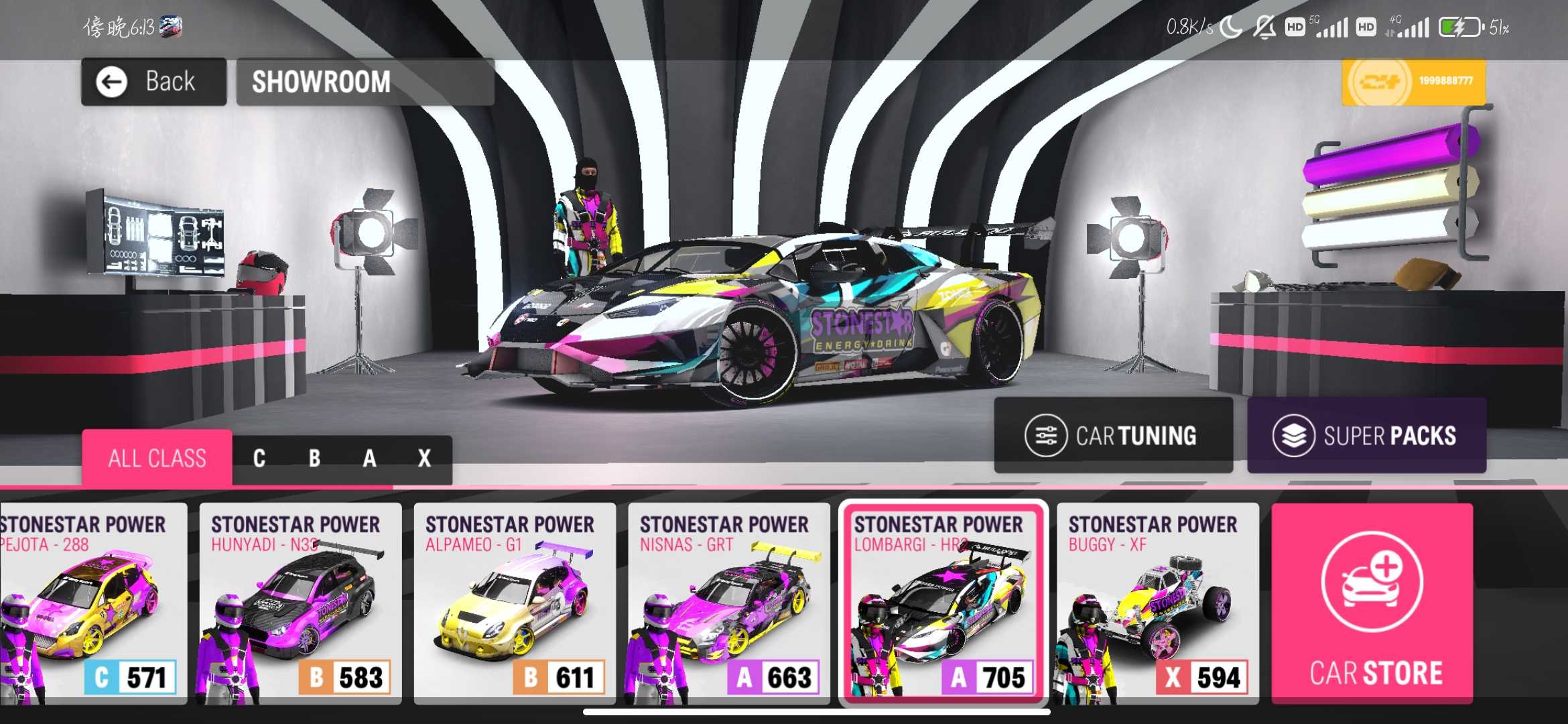1568x724 pixels.
Task: Open Super Packs
Action: [1366, 436]
